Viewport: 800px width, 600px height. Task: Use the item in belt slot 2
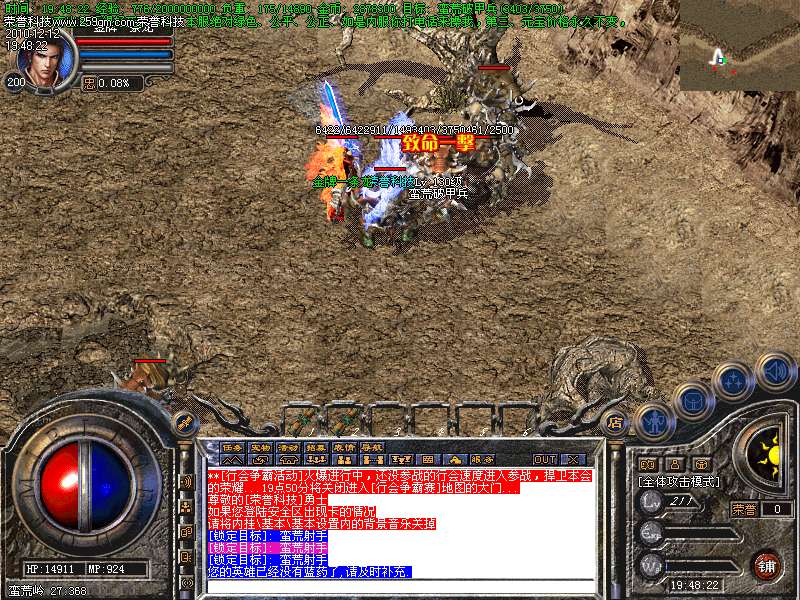coord(345,421)
